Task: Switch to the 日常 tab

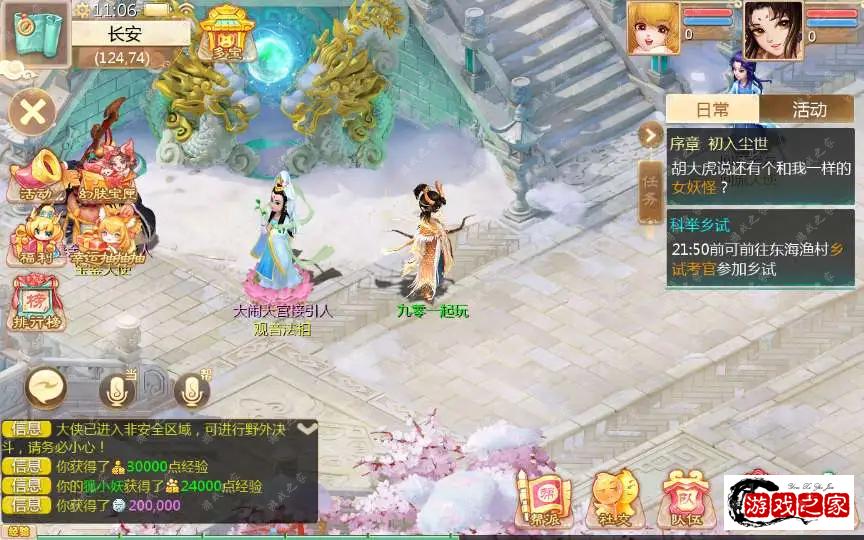Action: (713, 110)
